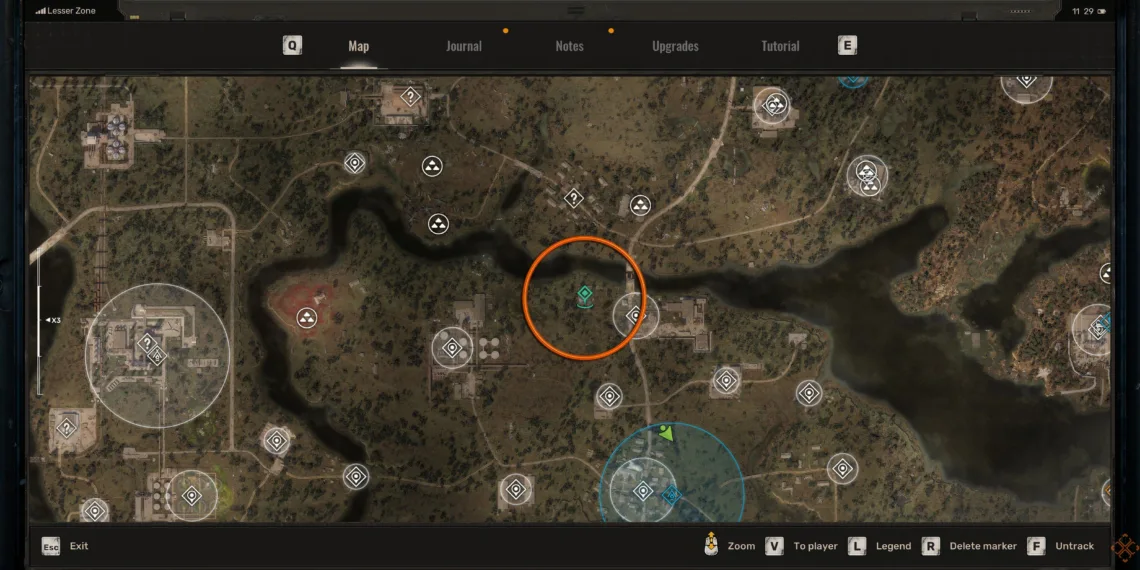Open the map Legend
Viewport: 1140px width, 570px height.
[878, 546]
